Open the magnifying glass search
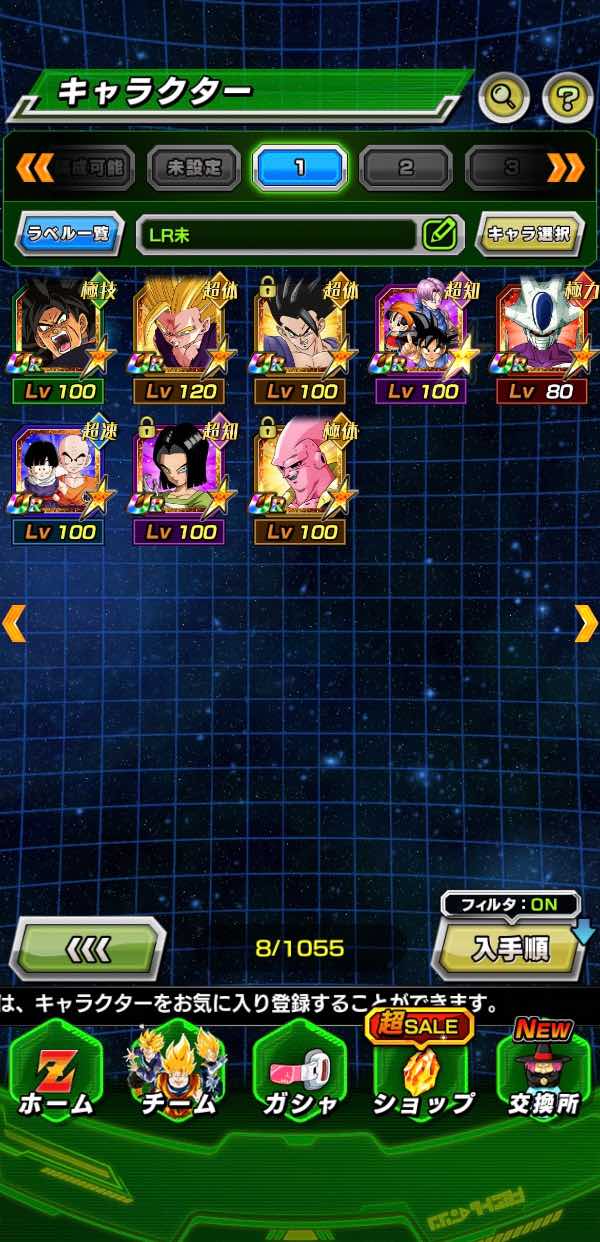The image size is (600, 1242). (504, 97)
